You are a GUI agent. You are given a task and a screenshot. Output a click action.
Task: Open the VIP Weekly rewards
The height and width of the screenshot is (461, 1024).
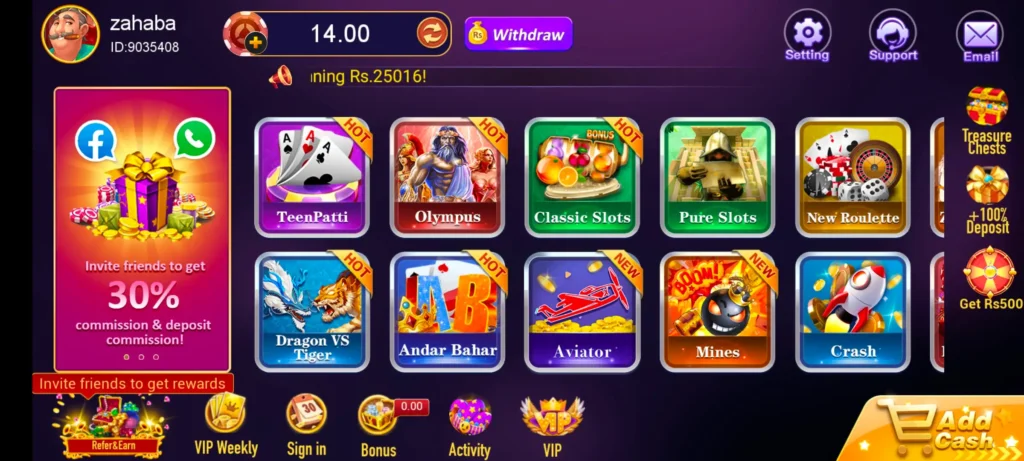pyautogui.click(x=225, y=426)
